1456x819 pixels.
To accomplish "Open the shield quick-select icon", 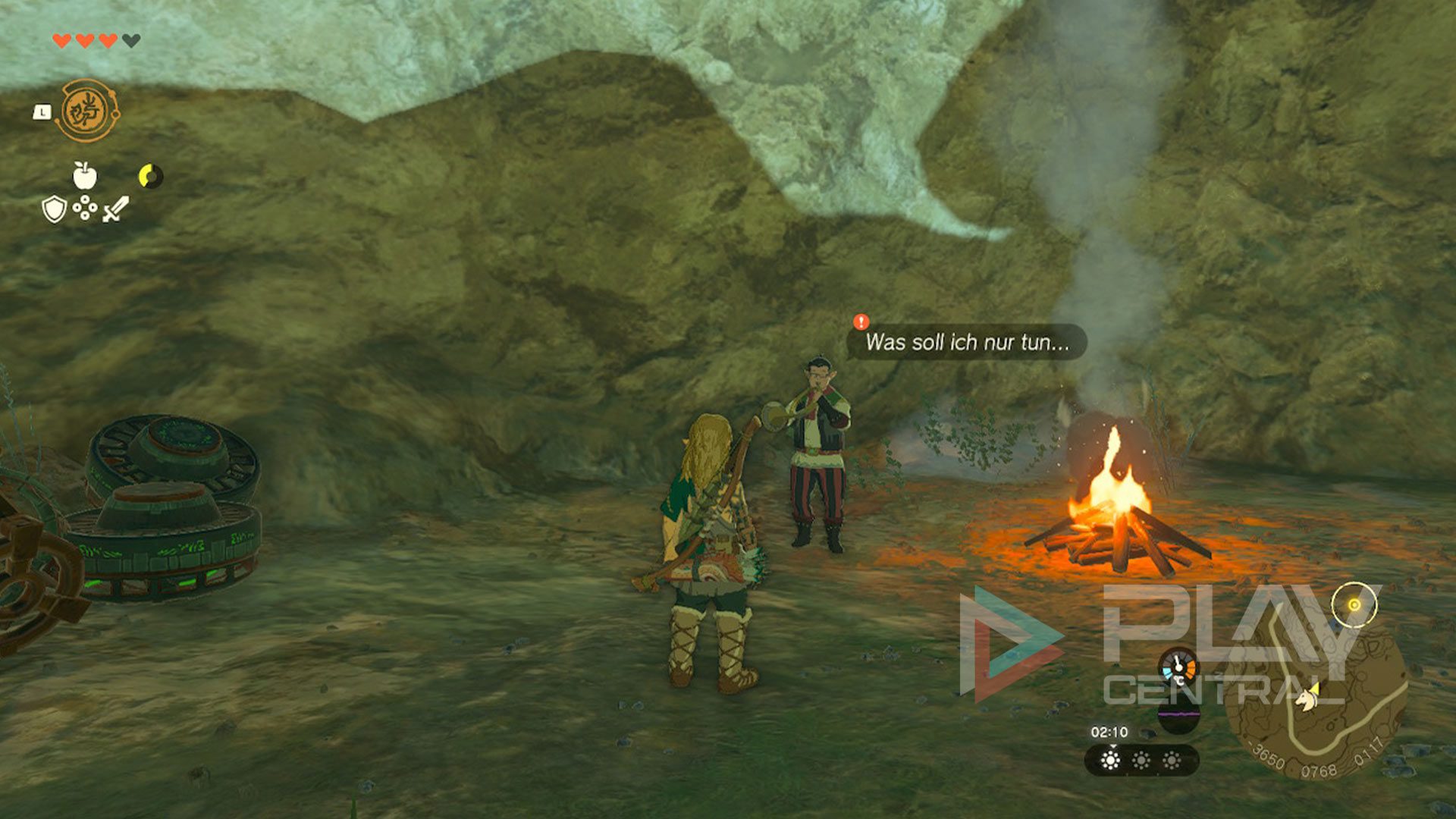I will (x=54, y=209).
